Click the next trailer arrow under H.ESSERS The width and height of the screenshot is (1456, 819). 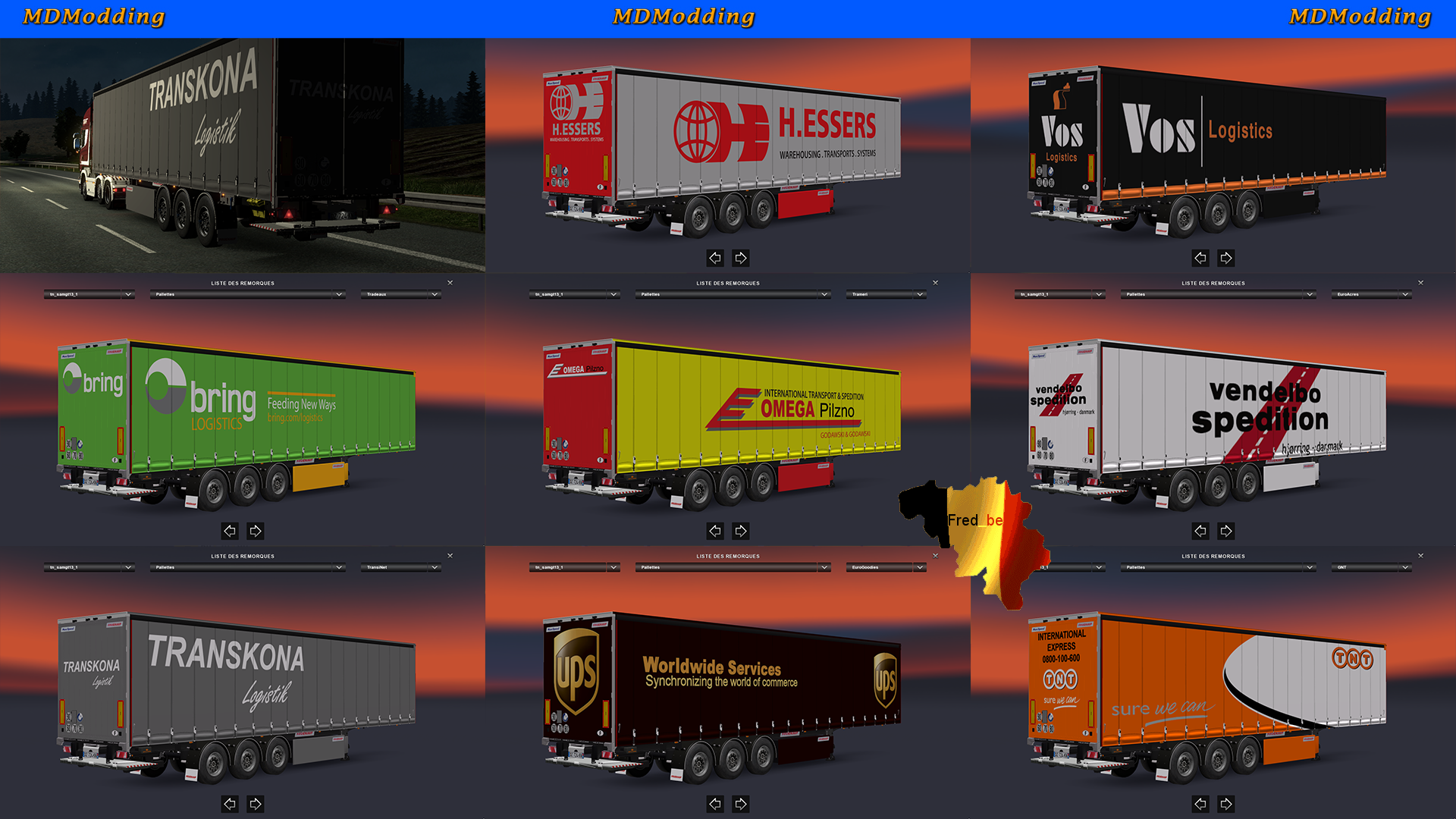click(x=740, y=258)
